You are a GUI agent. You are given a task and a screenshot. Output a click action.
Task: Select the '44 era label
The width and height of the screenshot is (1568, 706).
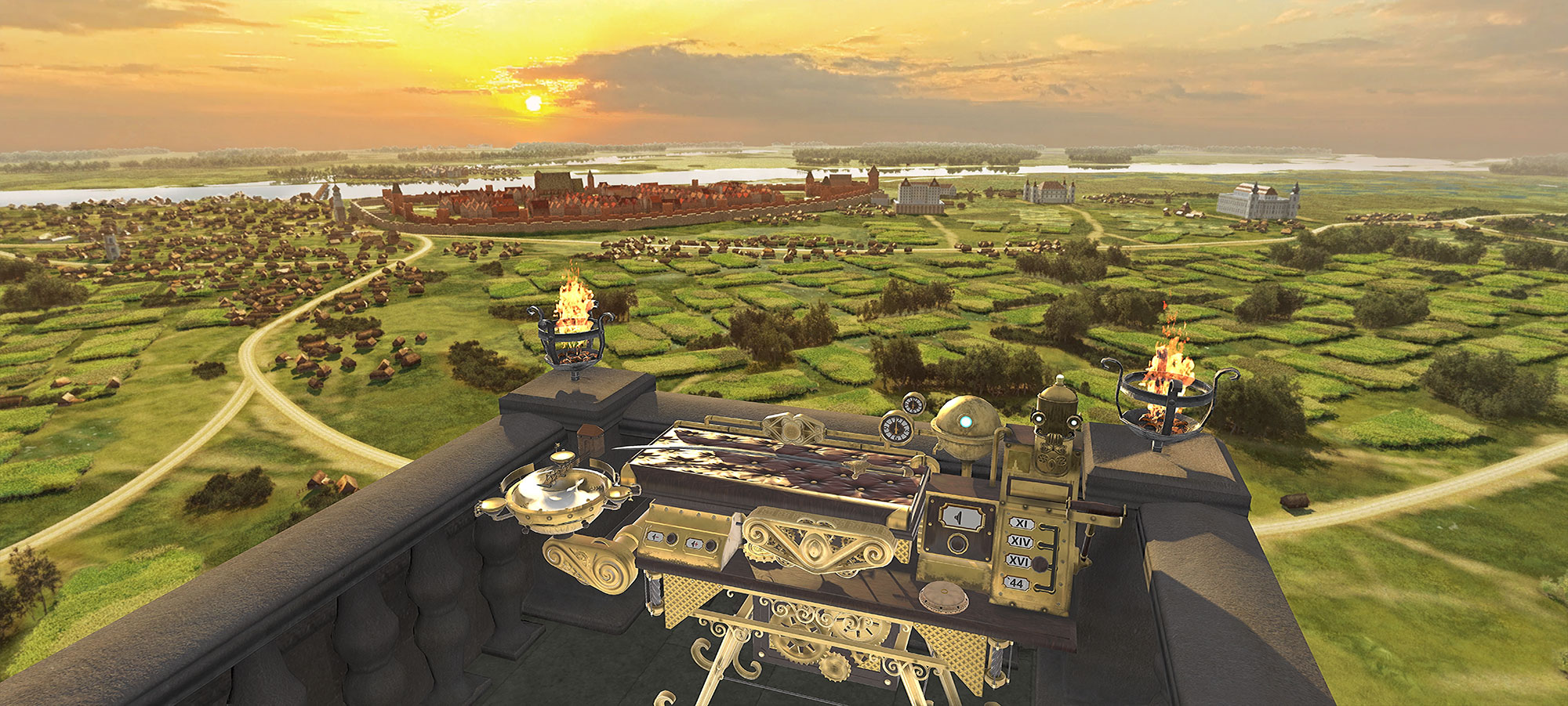pos(1017,583)
